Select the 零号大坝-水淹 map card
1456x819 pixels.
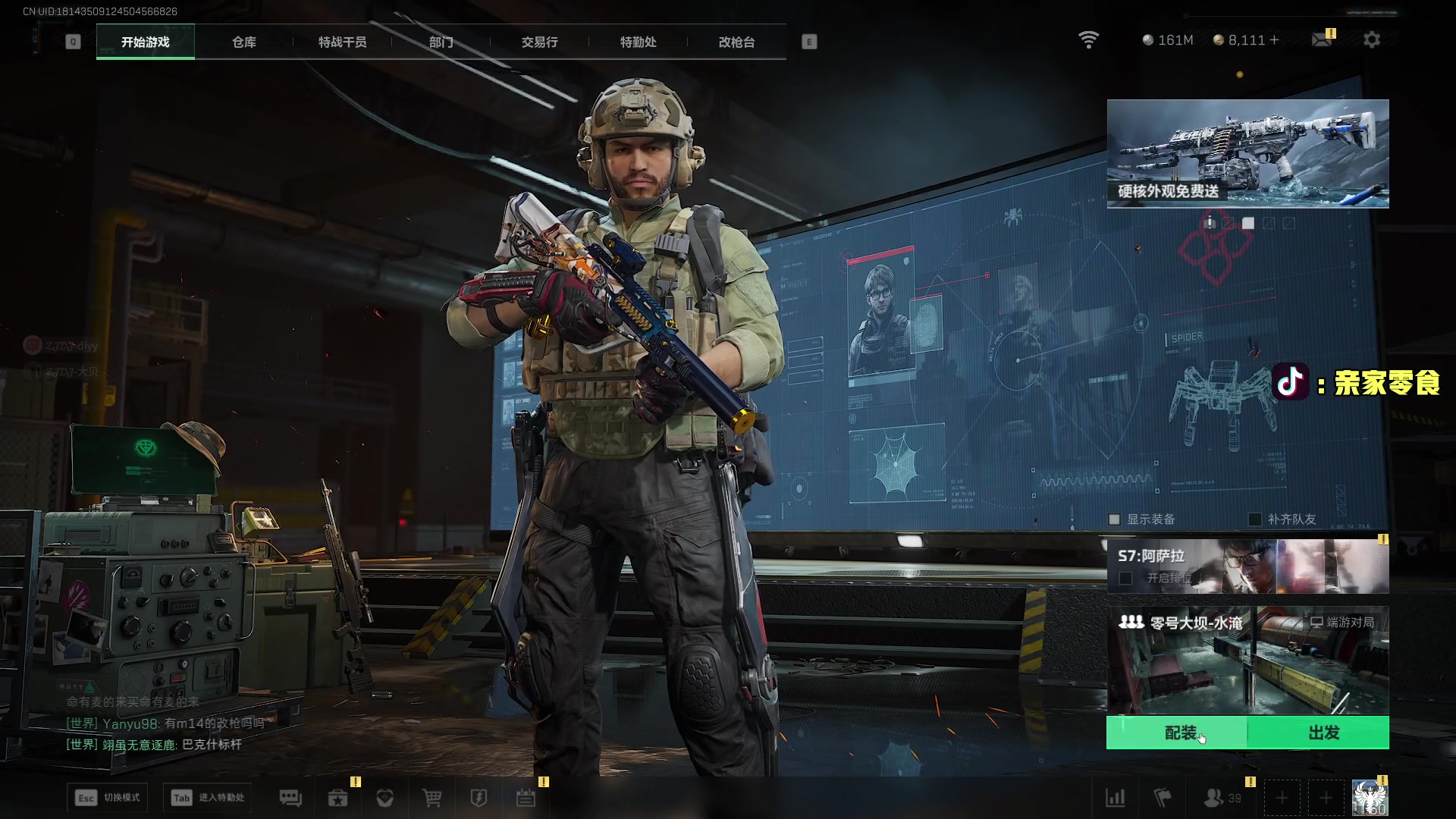(1247, 660)
